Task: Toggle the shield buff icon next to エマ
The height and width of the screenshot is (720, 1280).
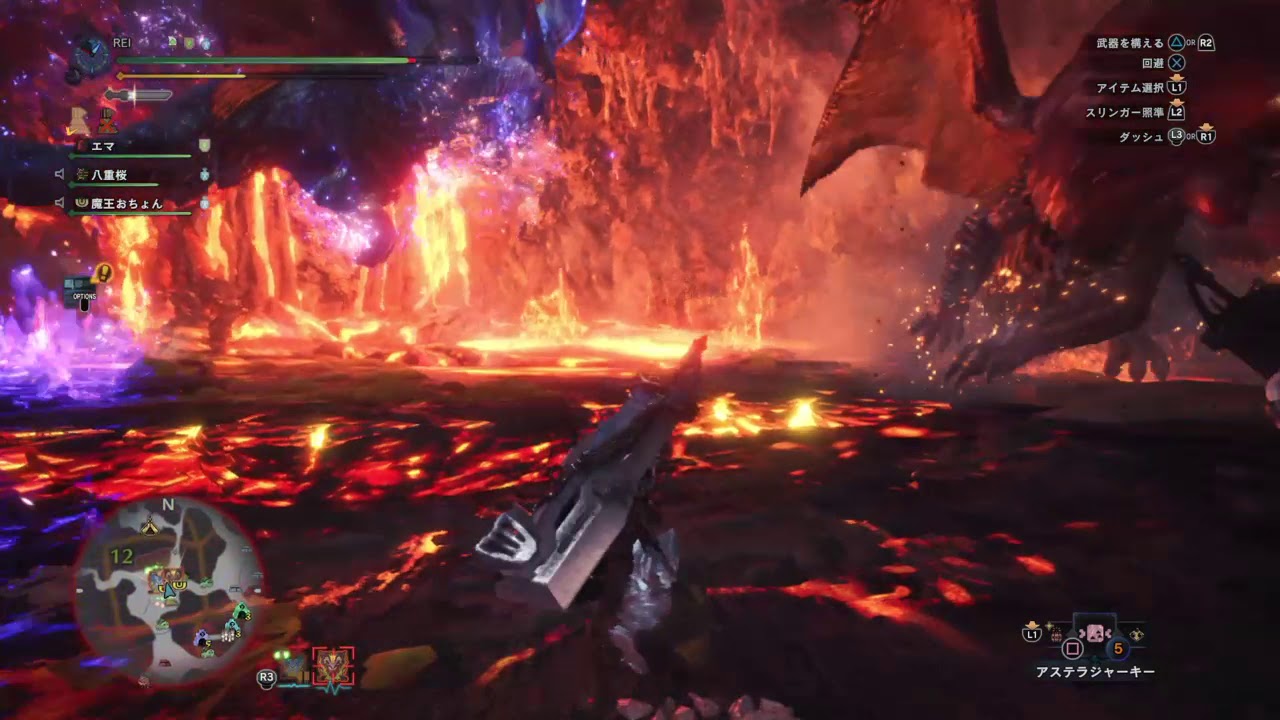Action: [x=203, y=147]
